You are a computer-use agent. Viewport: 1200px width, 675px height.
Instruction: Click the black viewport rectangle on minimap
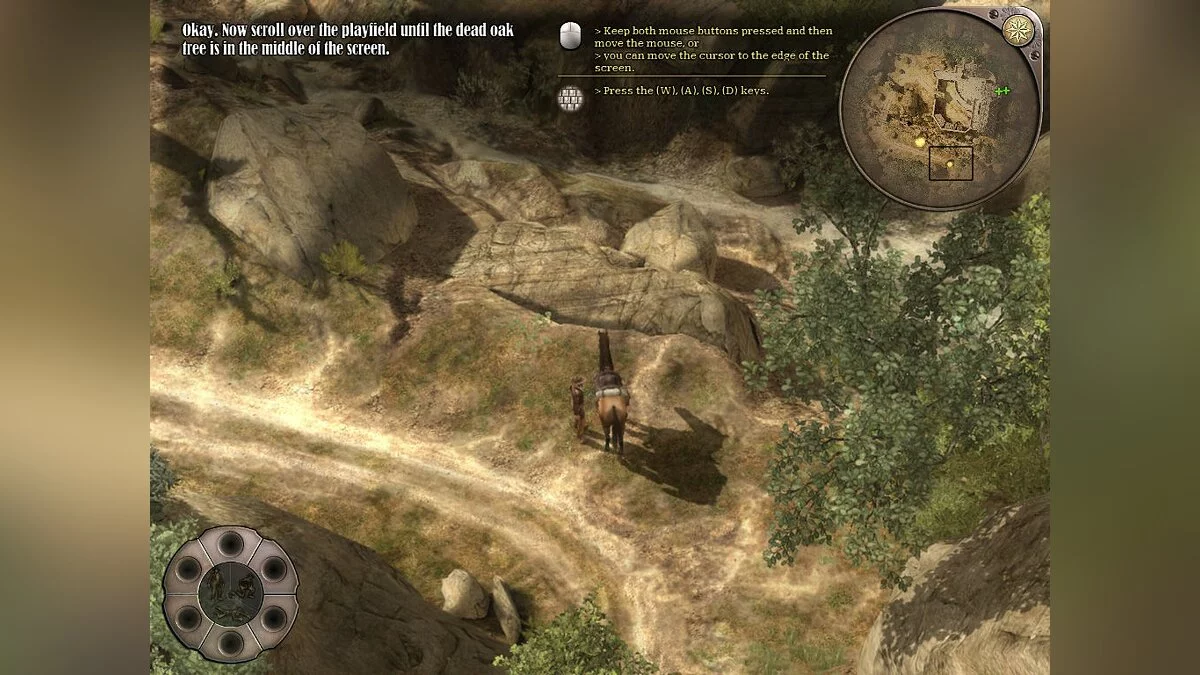(950, 163)
